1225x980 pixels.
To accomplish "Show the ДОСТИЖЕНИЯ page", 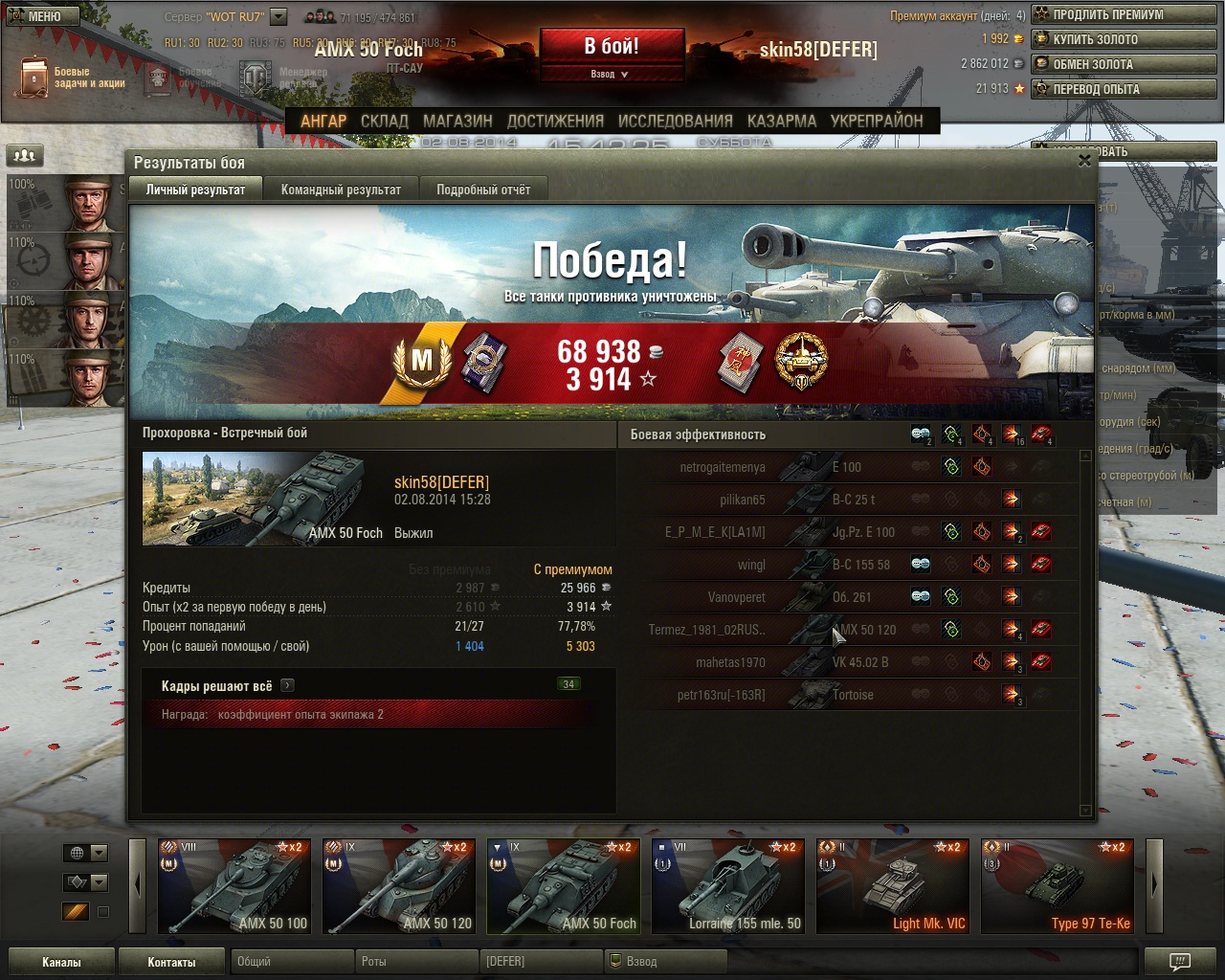I will (555, 122).
